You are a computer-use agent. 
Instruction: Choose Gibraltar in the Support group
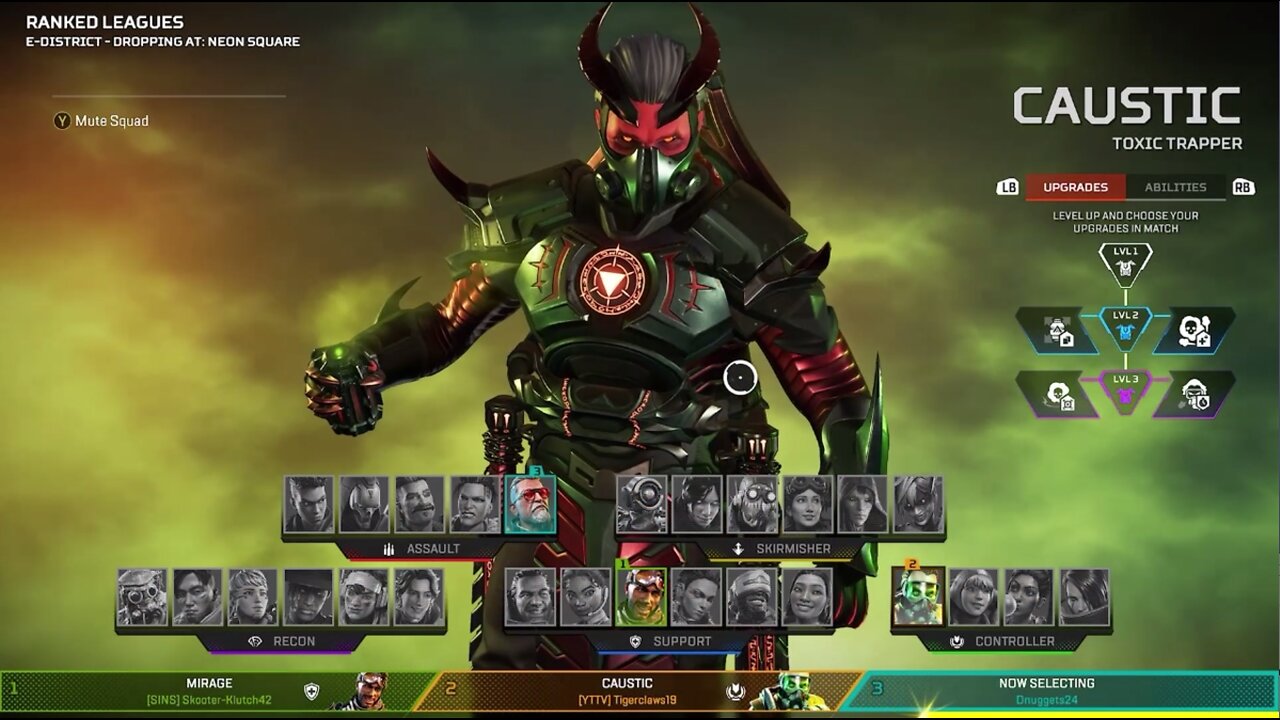pos(530,597)
